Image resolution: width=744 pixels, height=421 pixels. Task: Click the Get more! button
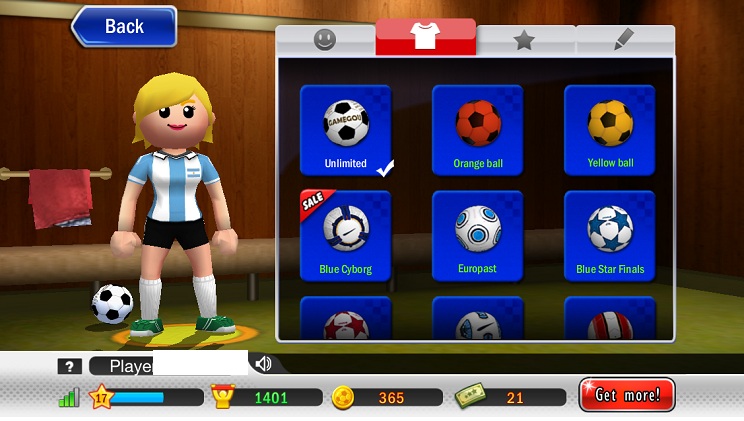click(627, 395)
